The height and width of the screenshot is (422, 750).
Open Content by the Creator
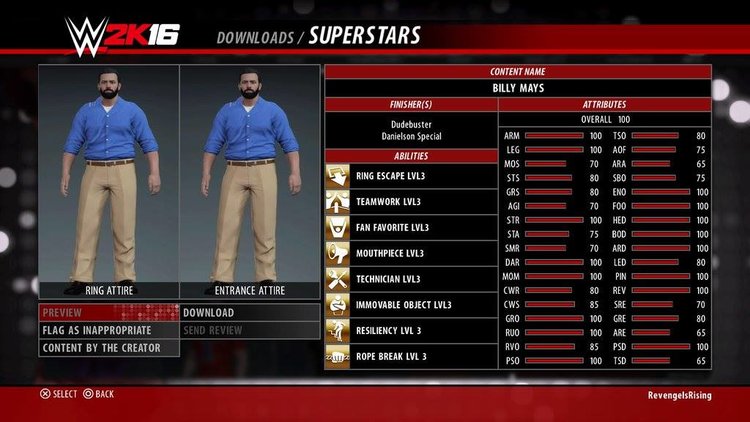(108, 348)
